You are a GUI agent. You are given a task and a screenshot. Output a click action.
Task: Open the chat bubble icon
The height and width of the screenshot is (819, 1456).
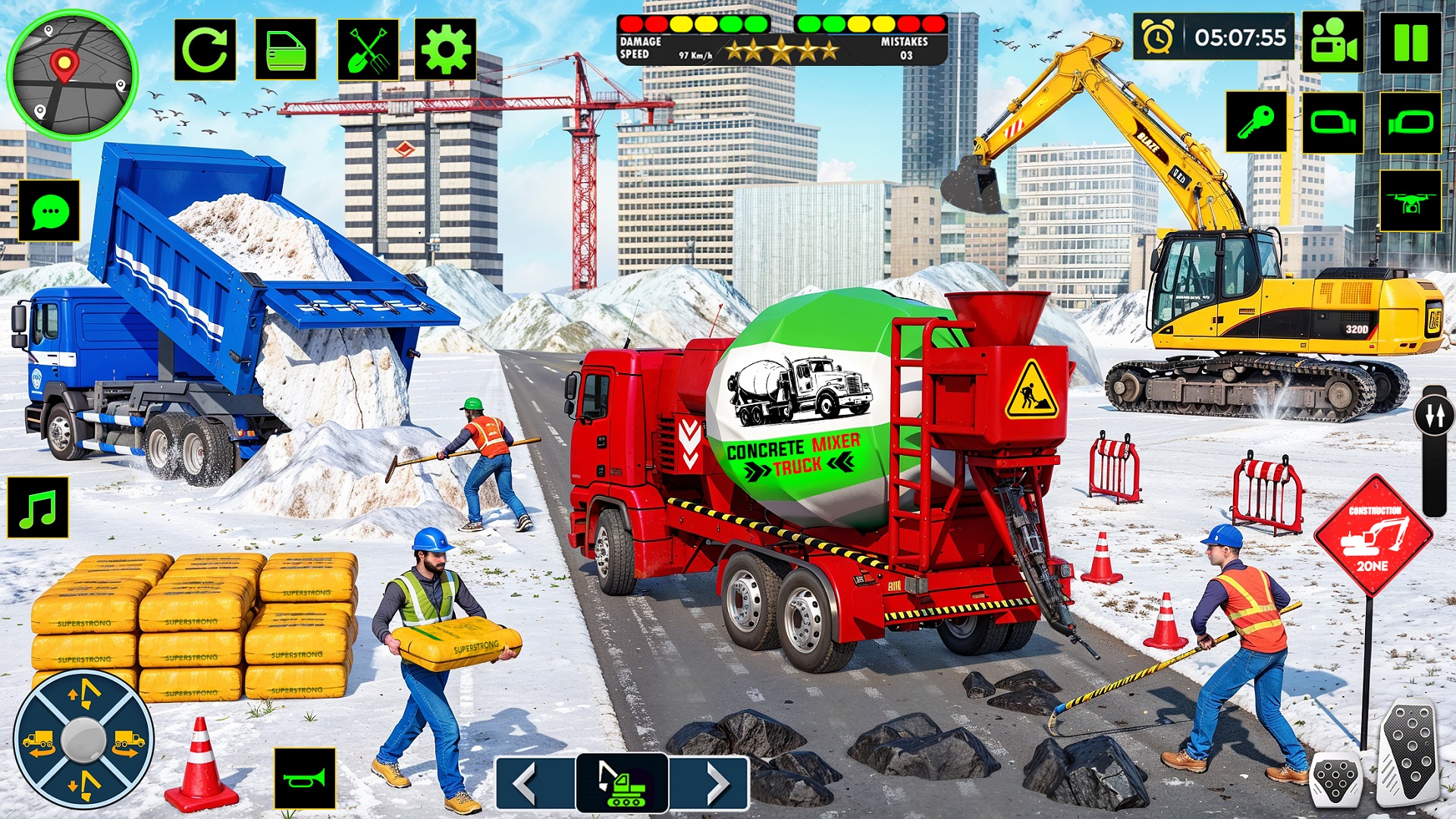click(x=50, y=211)
